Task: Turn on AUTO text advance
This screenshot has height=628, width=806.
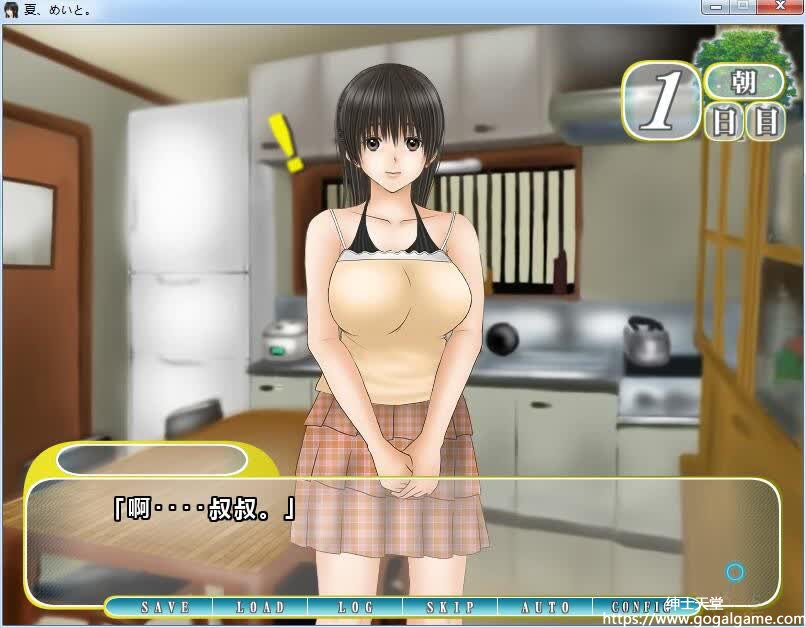Action: point(546,607)
